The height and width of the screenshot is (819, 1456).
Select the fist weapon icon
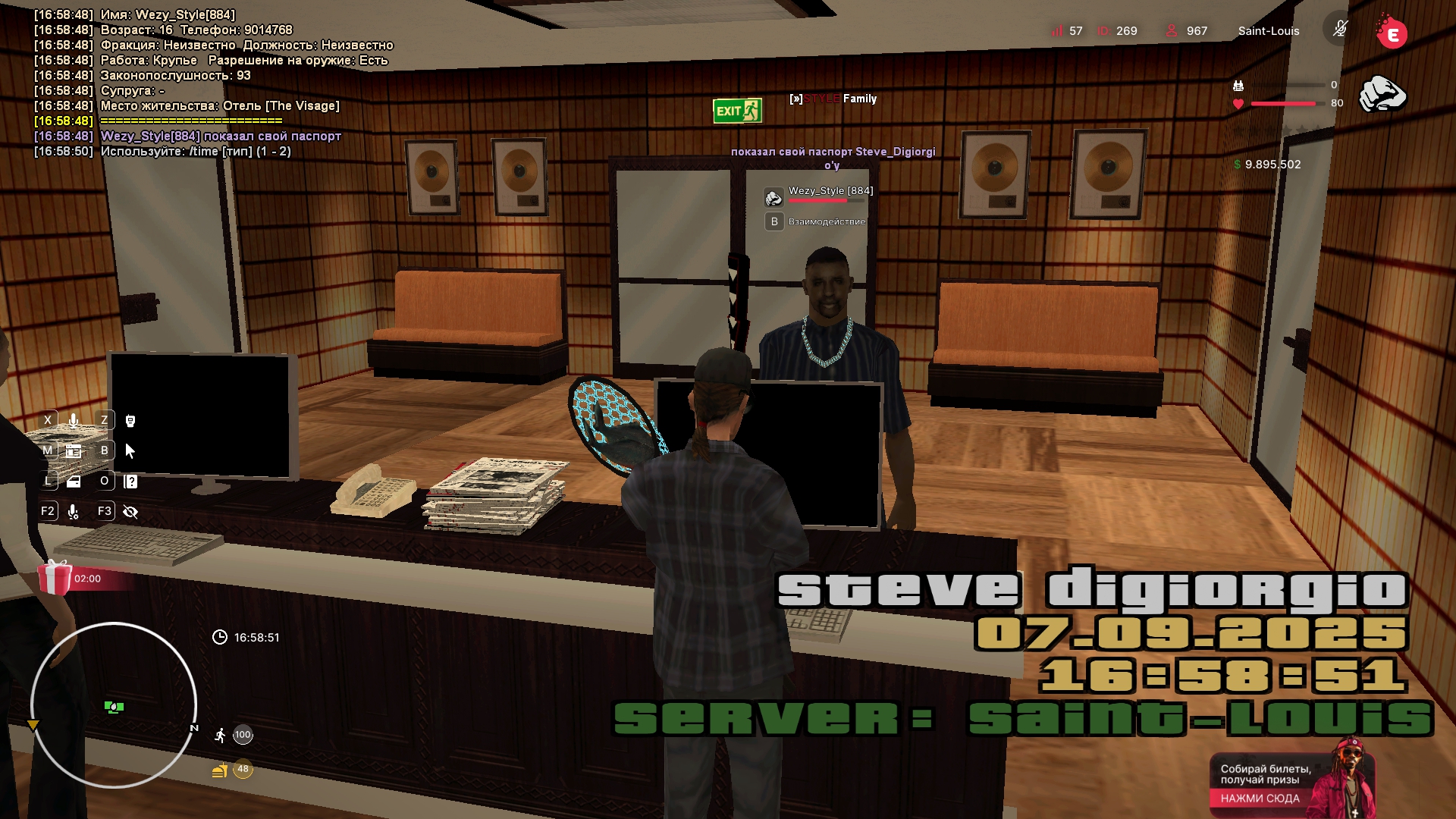click(x=1382, y=94)
